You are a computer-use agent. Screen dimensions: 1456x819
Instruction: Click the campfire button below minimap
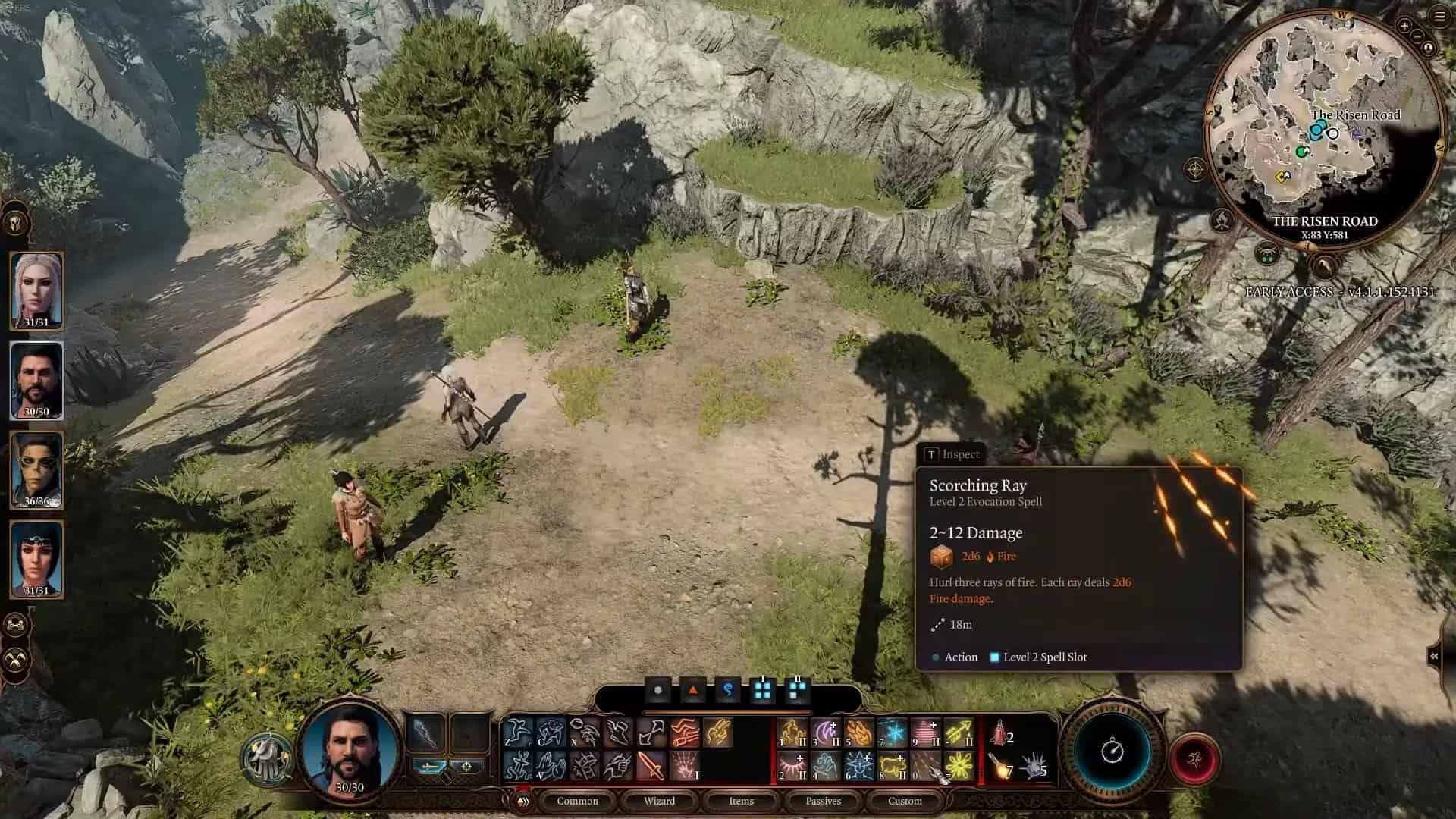1222,221
